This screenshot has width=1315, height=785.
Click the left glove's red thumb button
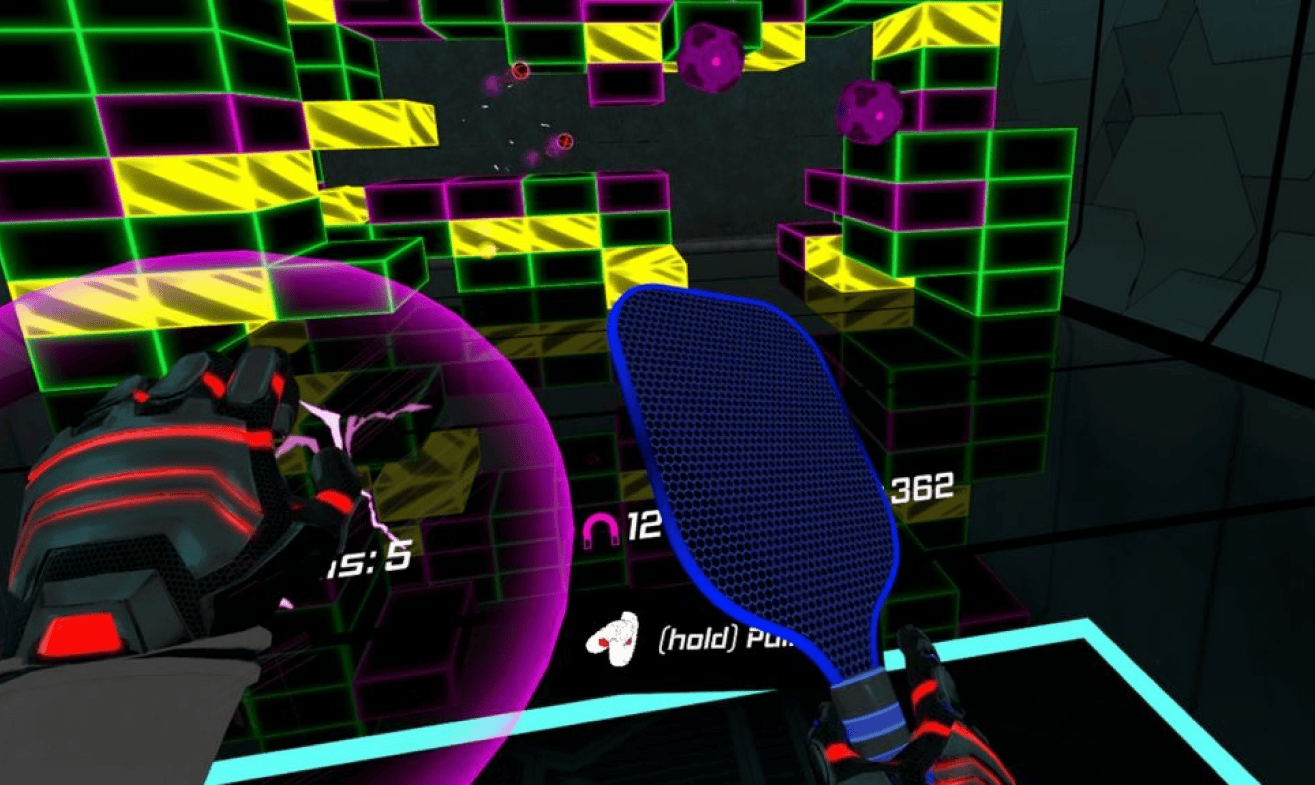click(x=80, y=634)
